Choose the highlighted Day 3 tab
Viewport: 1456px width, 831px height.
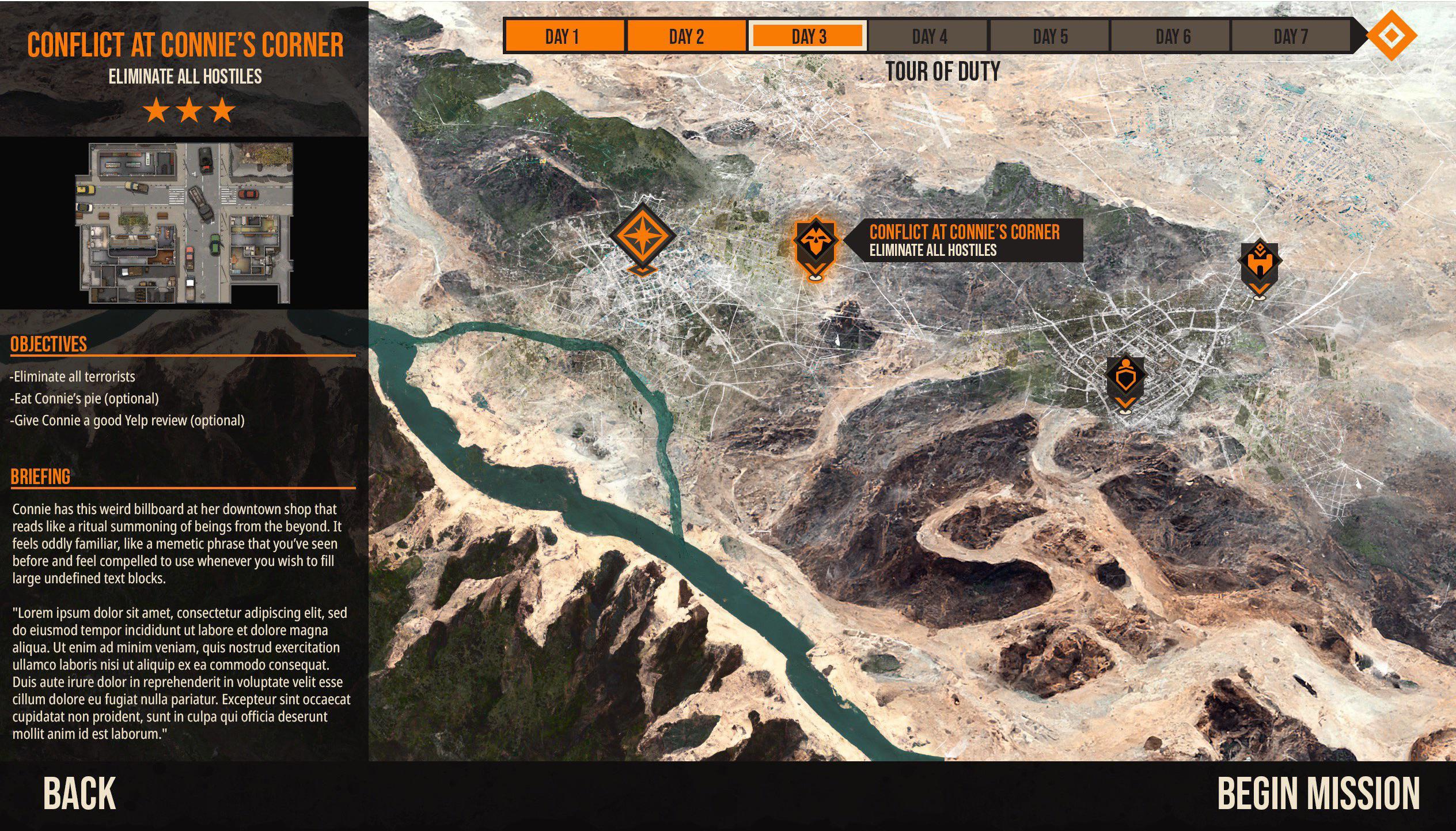coord(808,37)
